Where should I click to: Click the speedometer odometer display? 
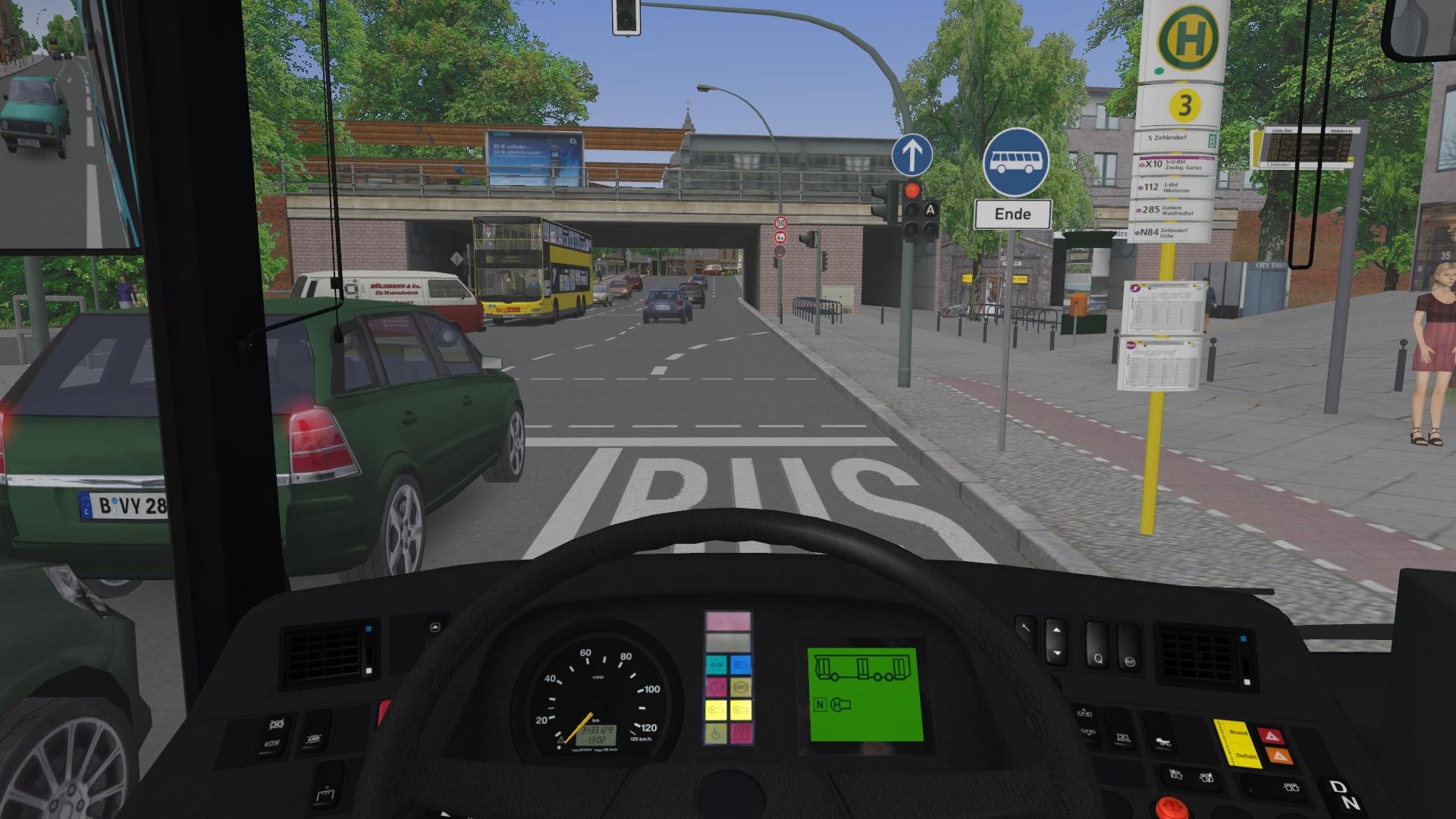(595, 734)
